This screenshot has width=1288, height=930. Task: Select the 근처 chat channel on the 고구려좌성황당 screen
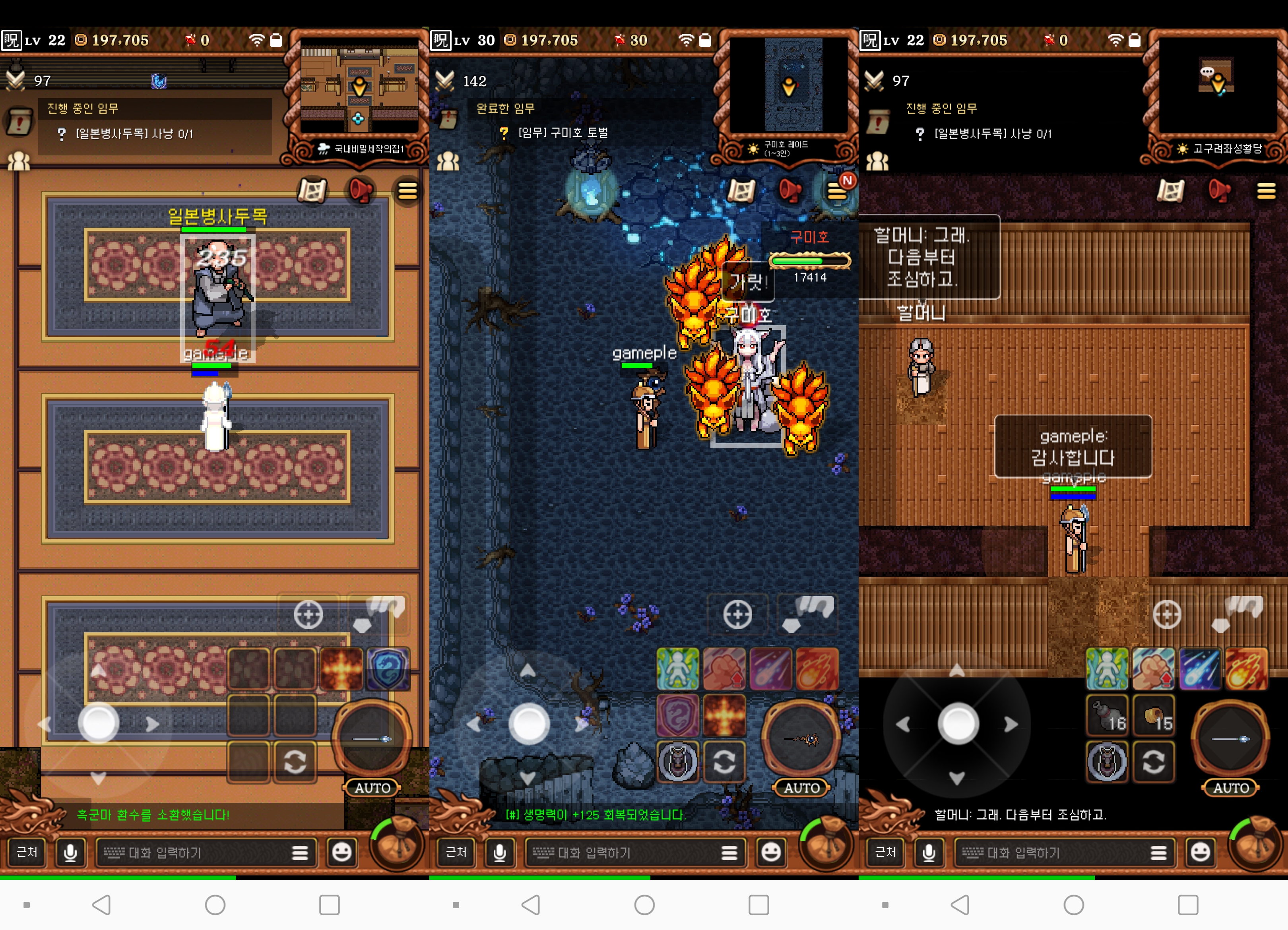coord(885,852)
